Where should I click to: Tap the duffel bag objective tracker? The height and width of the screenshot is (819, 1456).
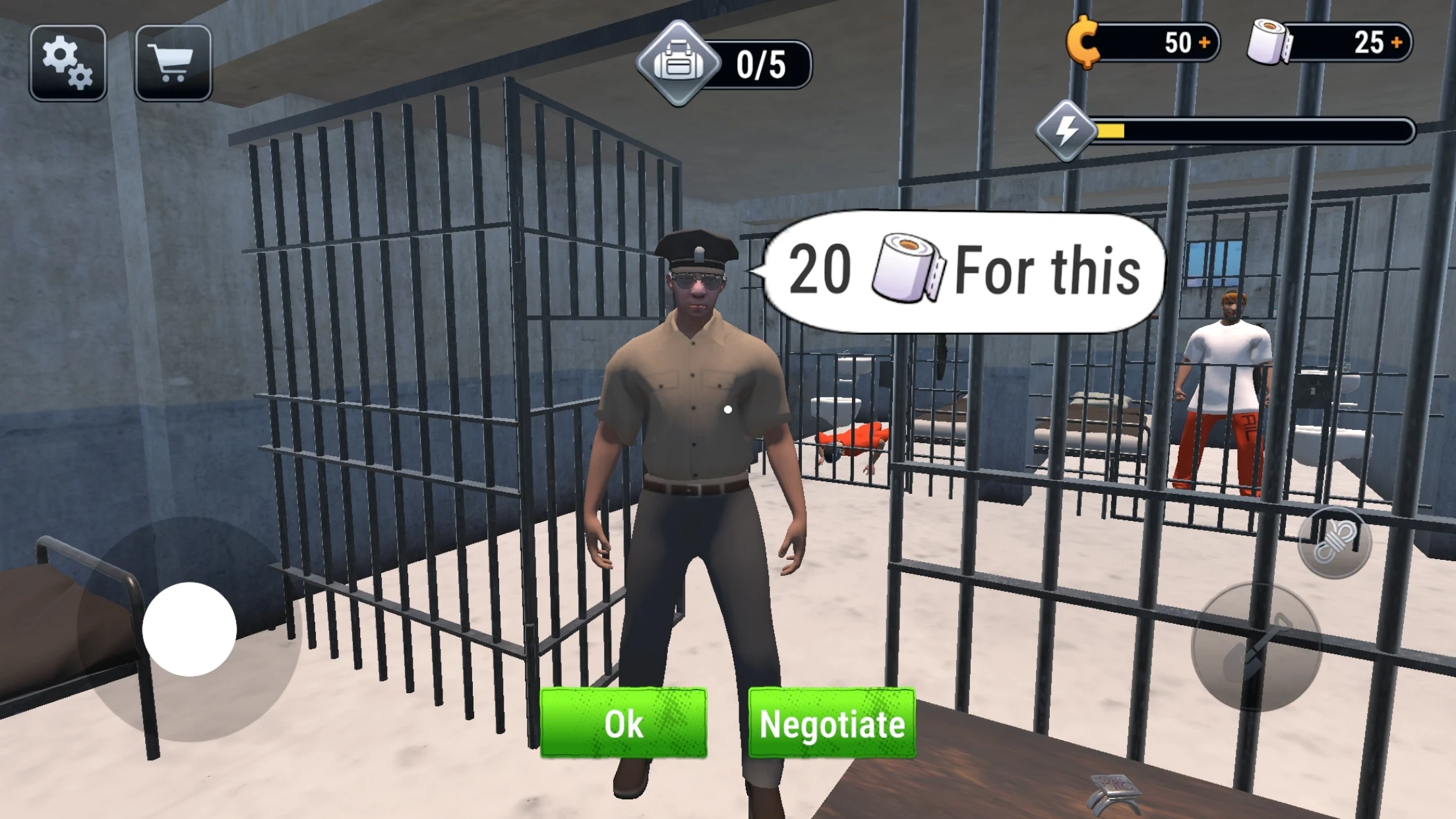coord(679,64)
